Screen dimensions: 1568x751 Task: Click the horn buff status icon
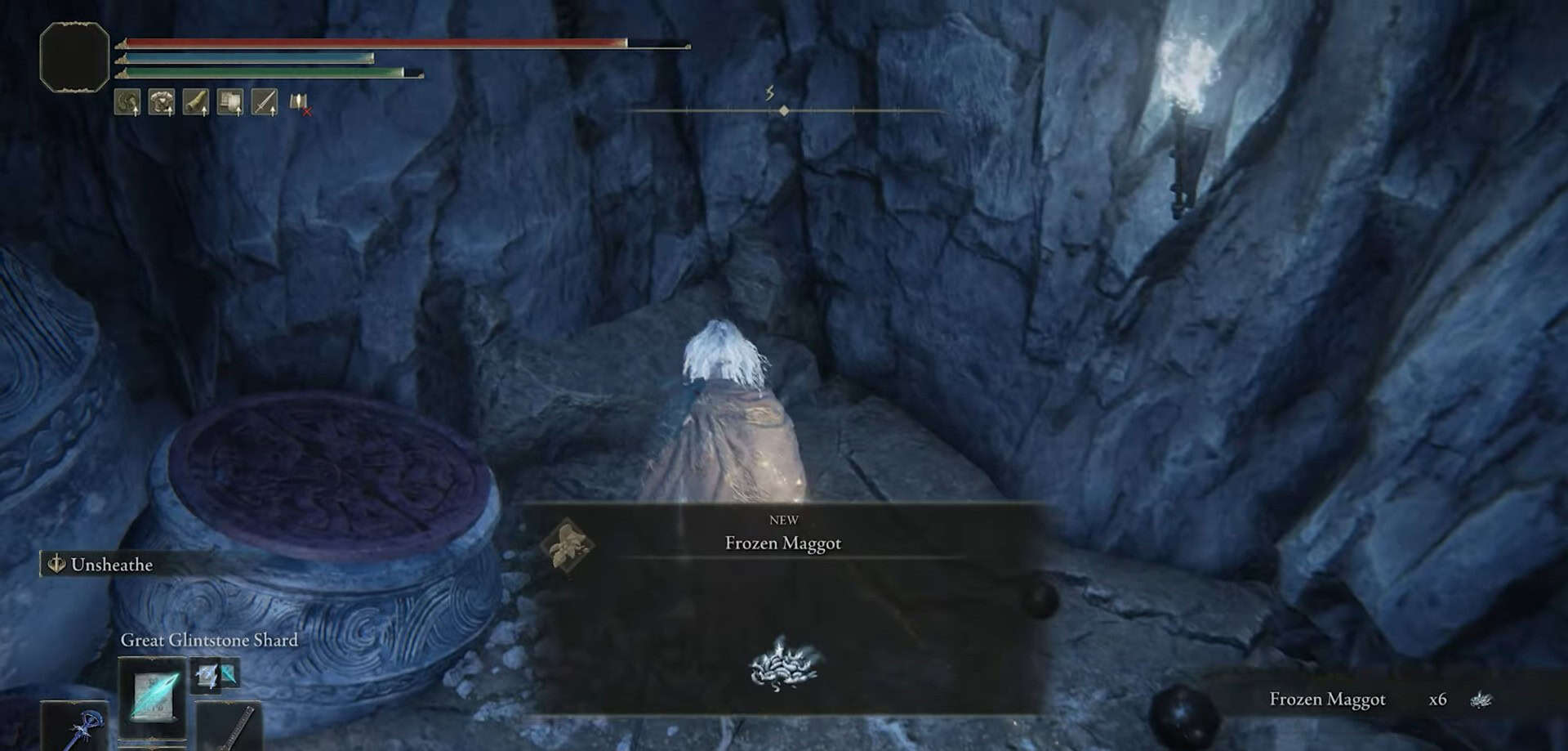click(x=196, y=102)
